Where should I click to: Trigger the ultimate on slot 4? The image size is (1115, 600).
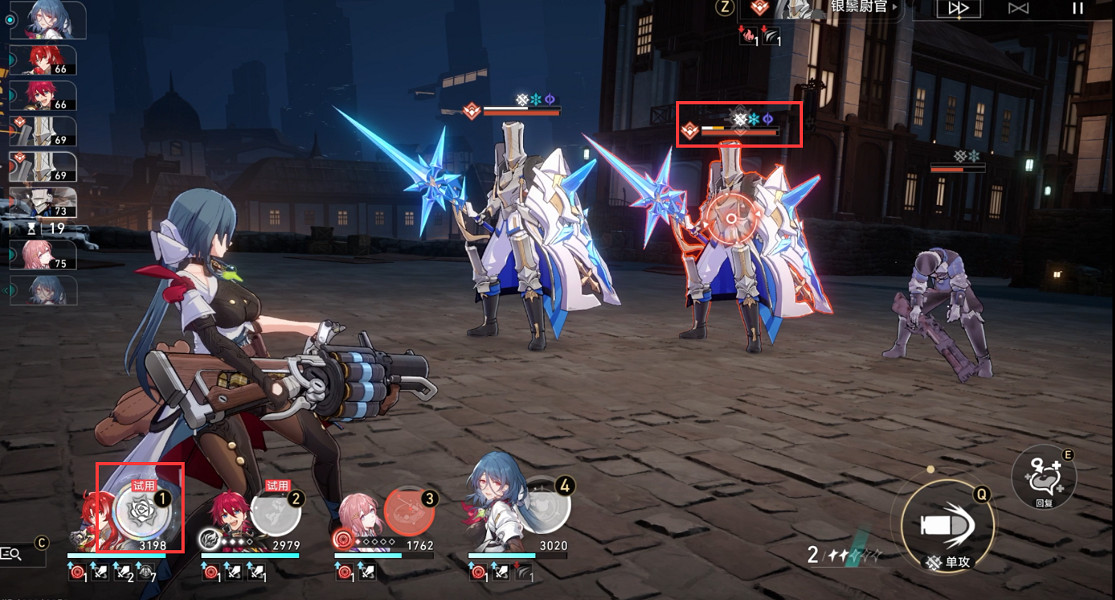[x=545, y=510]
